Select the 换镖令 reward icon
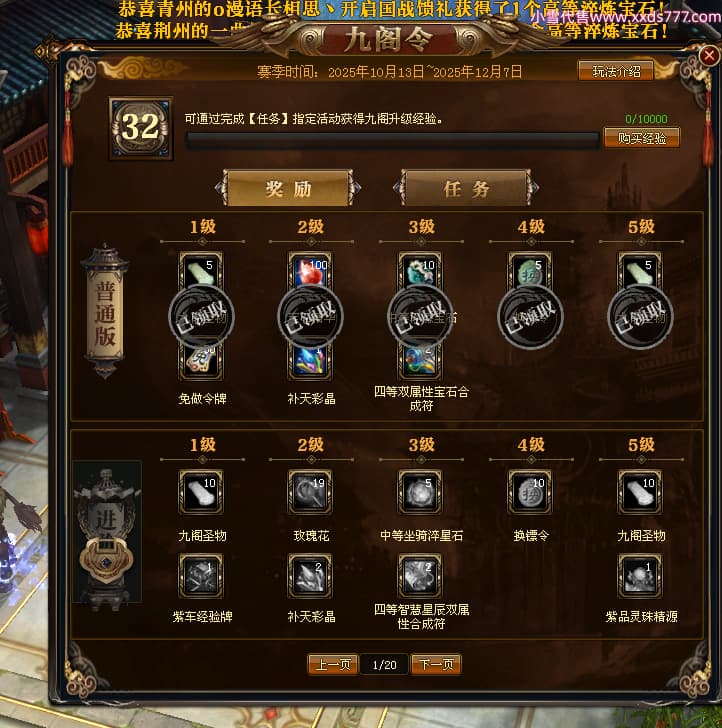The height and width of the screenshot is (728, 722). (x=530, y=492)
